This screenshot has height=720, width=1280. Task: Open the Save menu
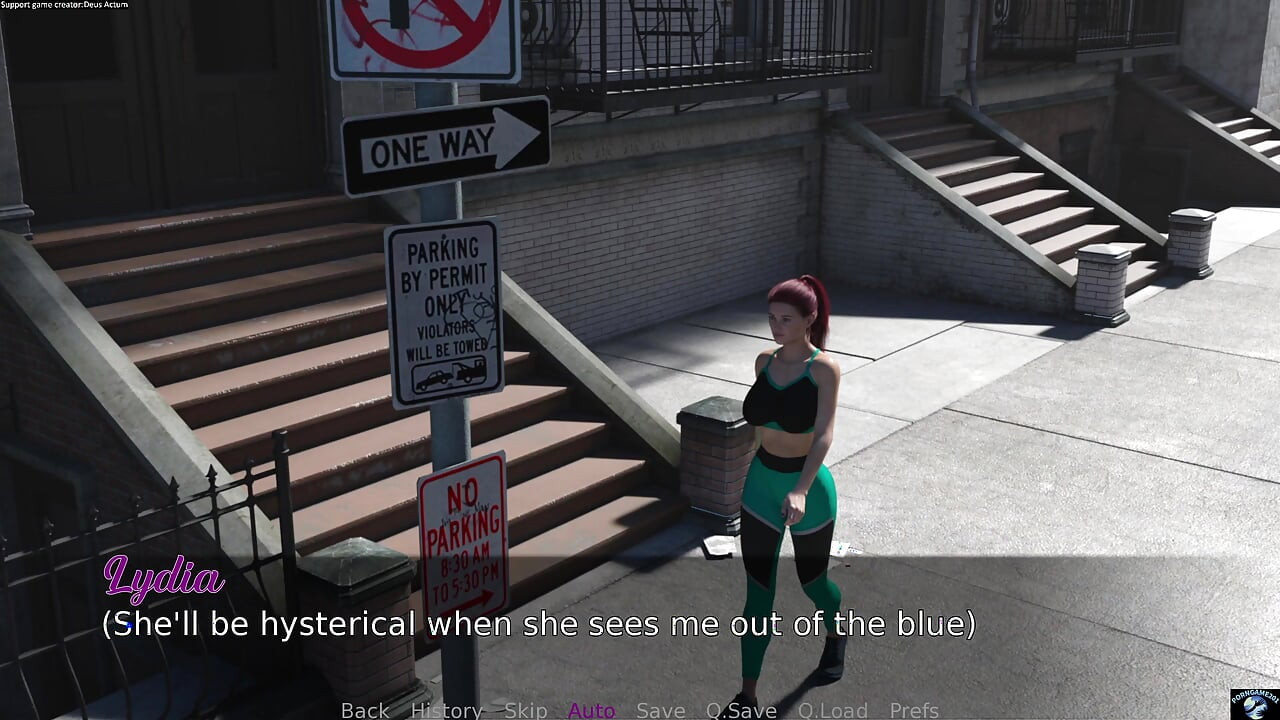(660, 710)
